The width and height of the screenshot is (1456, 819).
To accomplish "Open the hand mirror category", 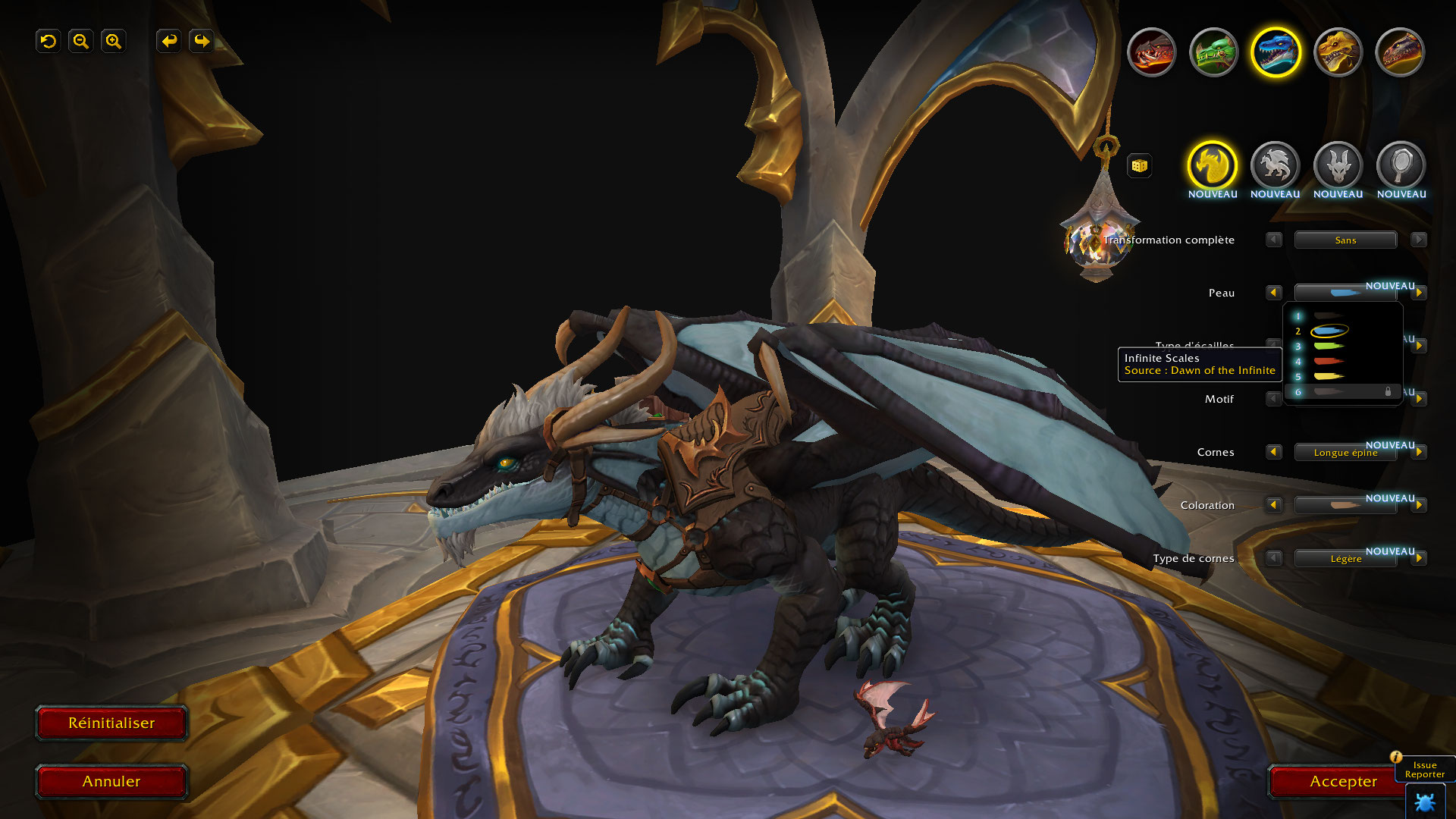I will pos(1401,165).
